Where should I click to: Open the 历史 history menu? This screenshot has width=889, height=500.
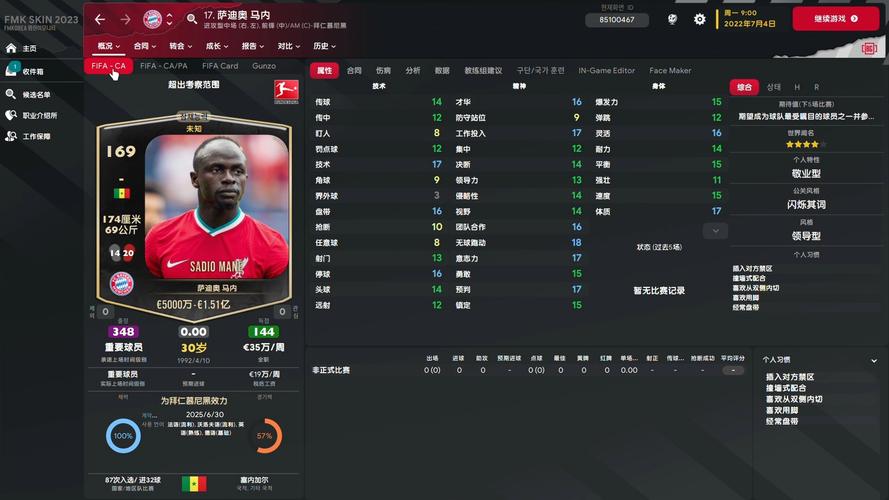(x=324, y=46)
